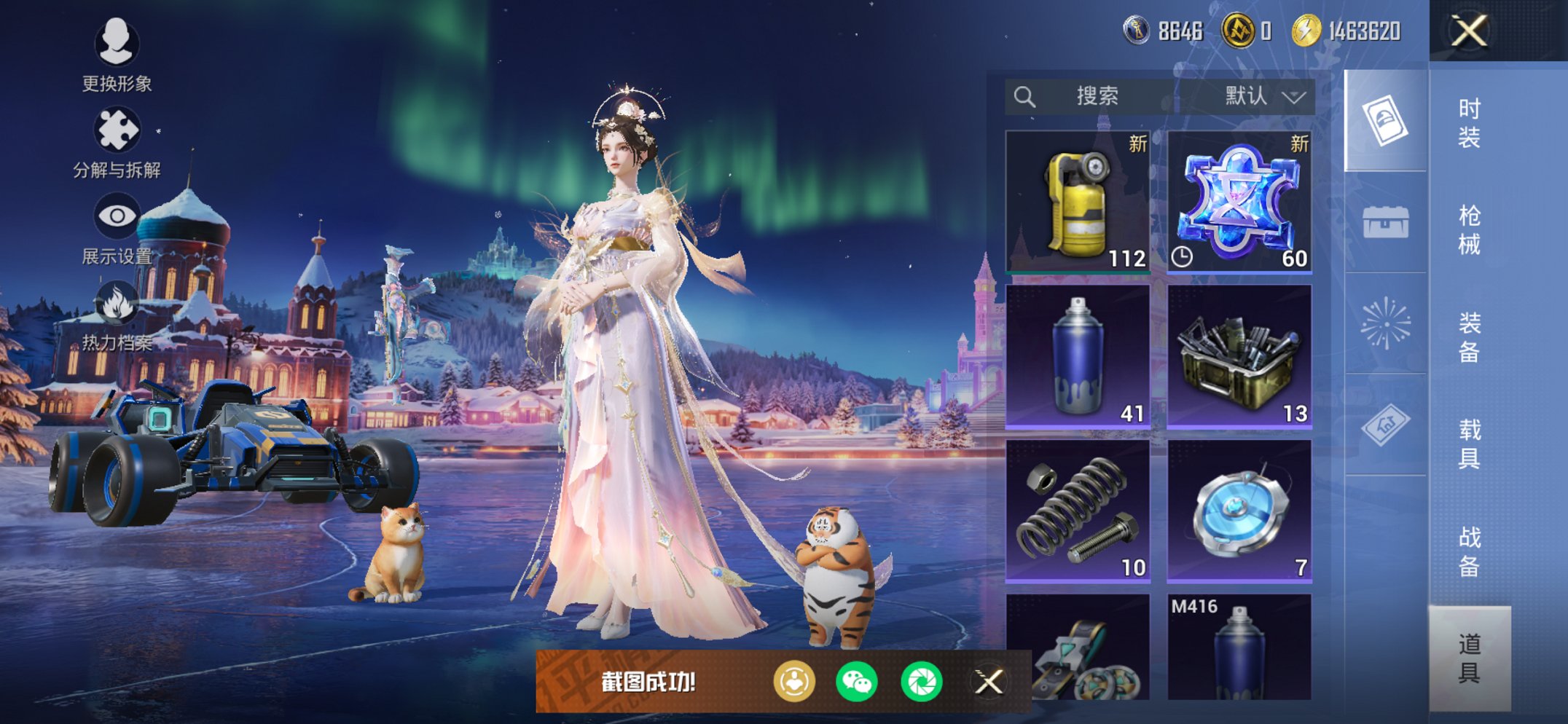Viewport: 1568px width, 724px height.
Task: Select the spring and bolt item
Action: point(1078,510)
